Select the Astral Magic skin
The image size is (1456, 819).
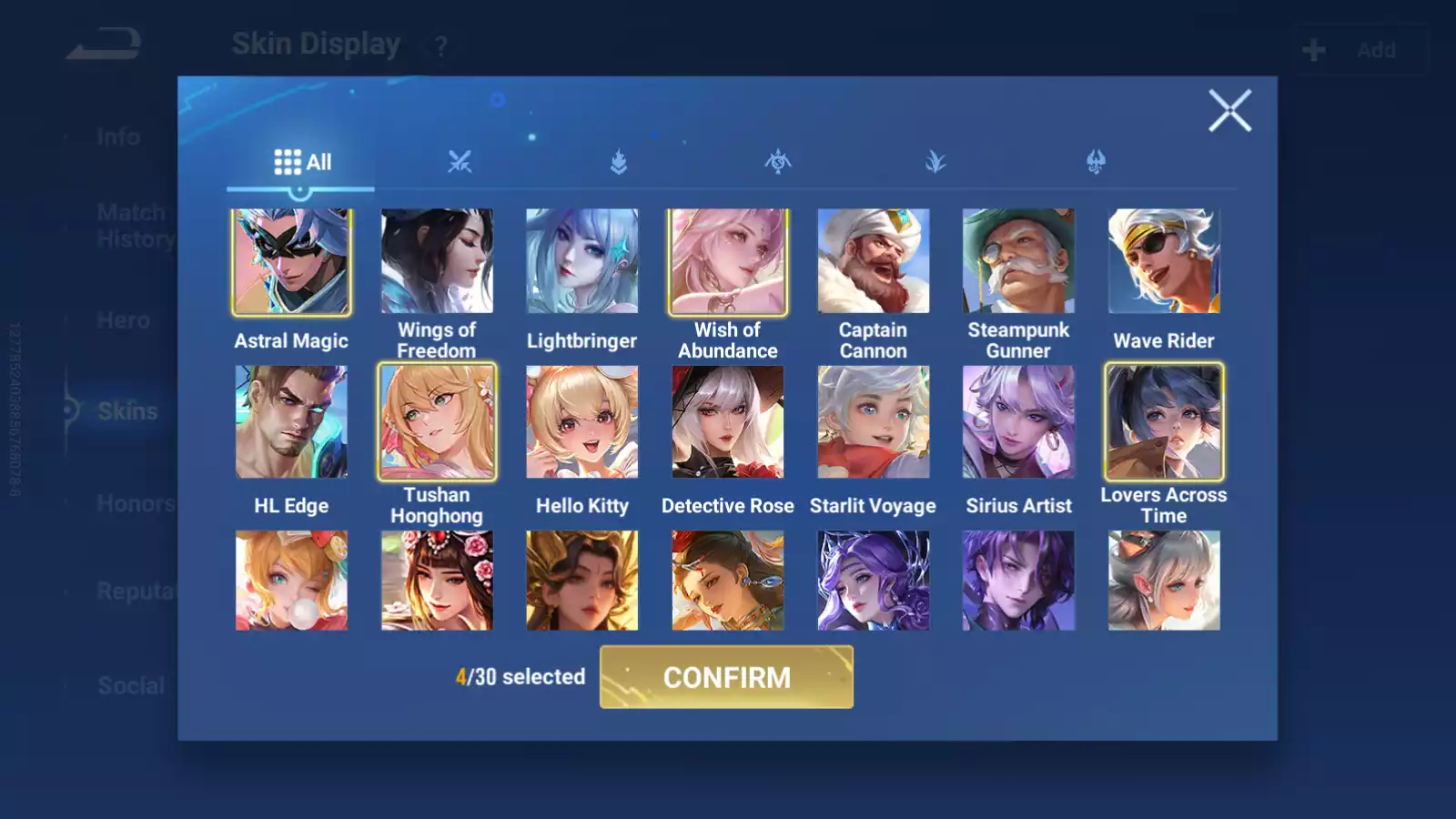291,262
